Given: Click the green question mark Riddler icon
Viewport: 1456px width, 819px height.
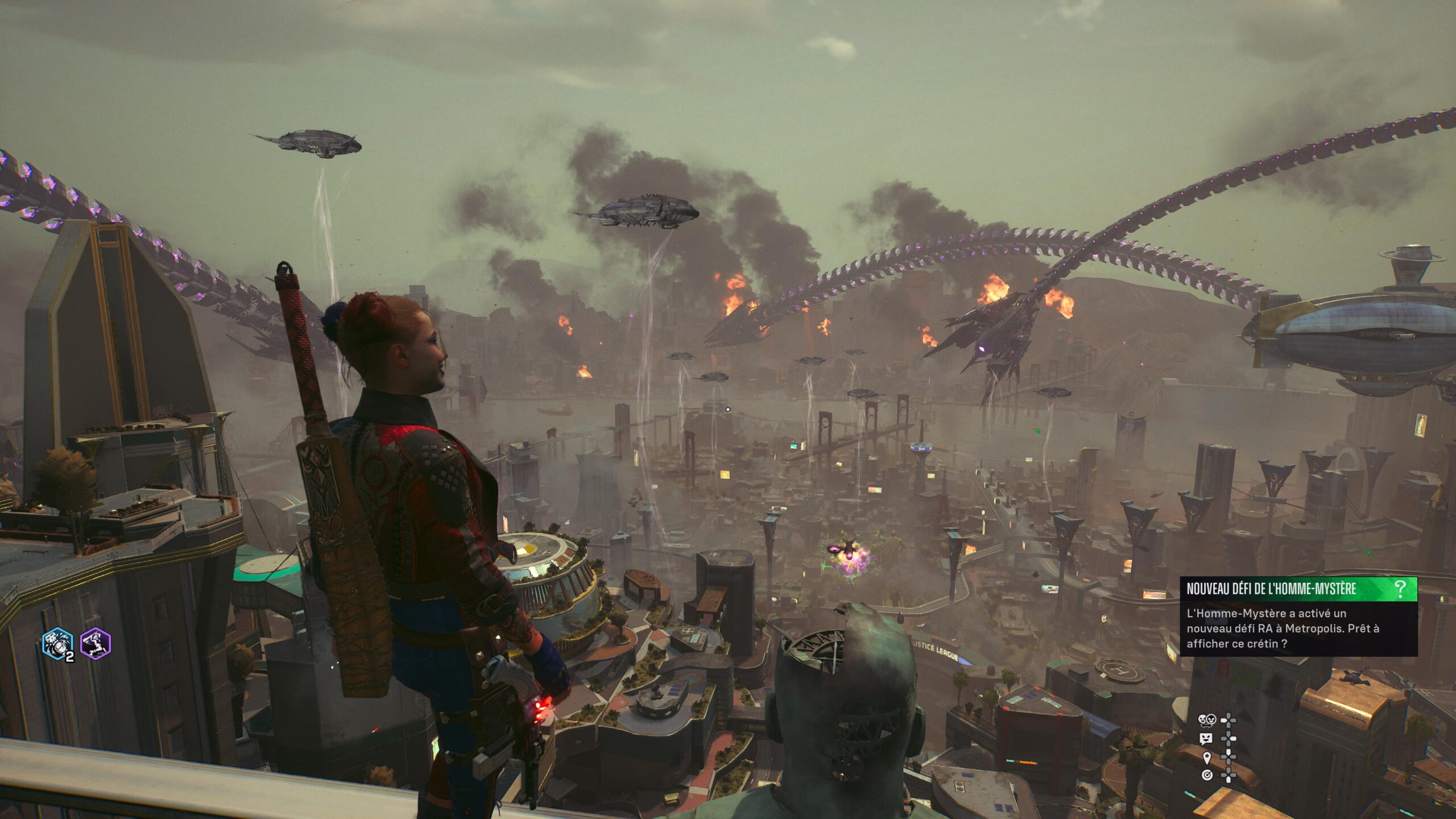Looking at the screenshot, I should tap(1400, 589).
